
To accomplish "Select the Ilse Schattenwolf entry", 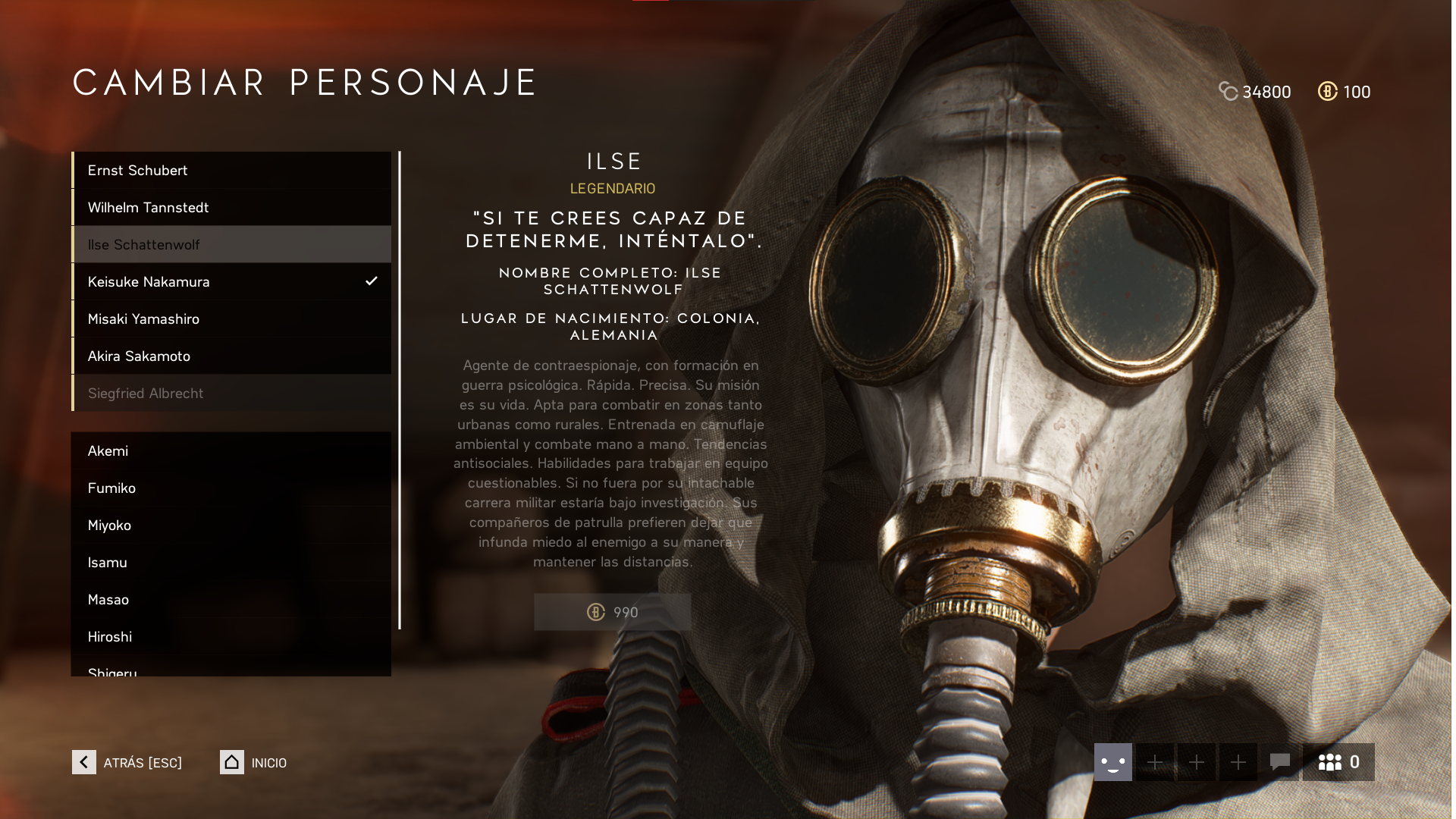I will click(231, 245).
